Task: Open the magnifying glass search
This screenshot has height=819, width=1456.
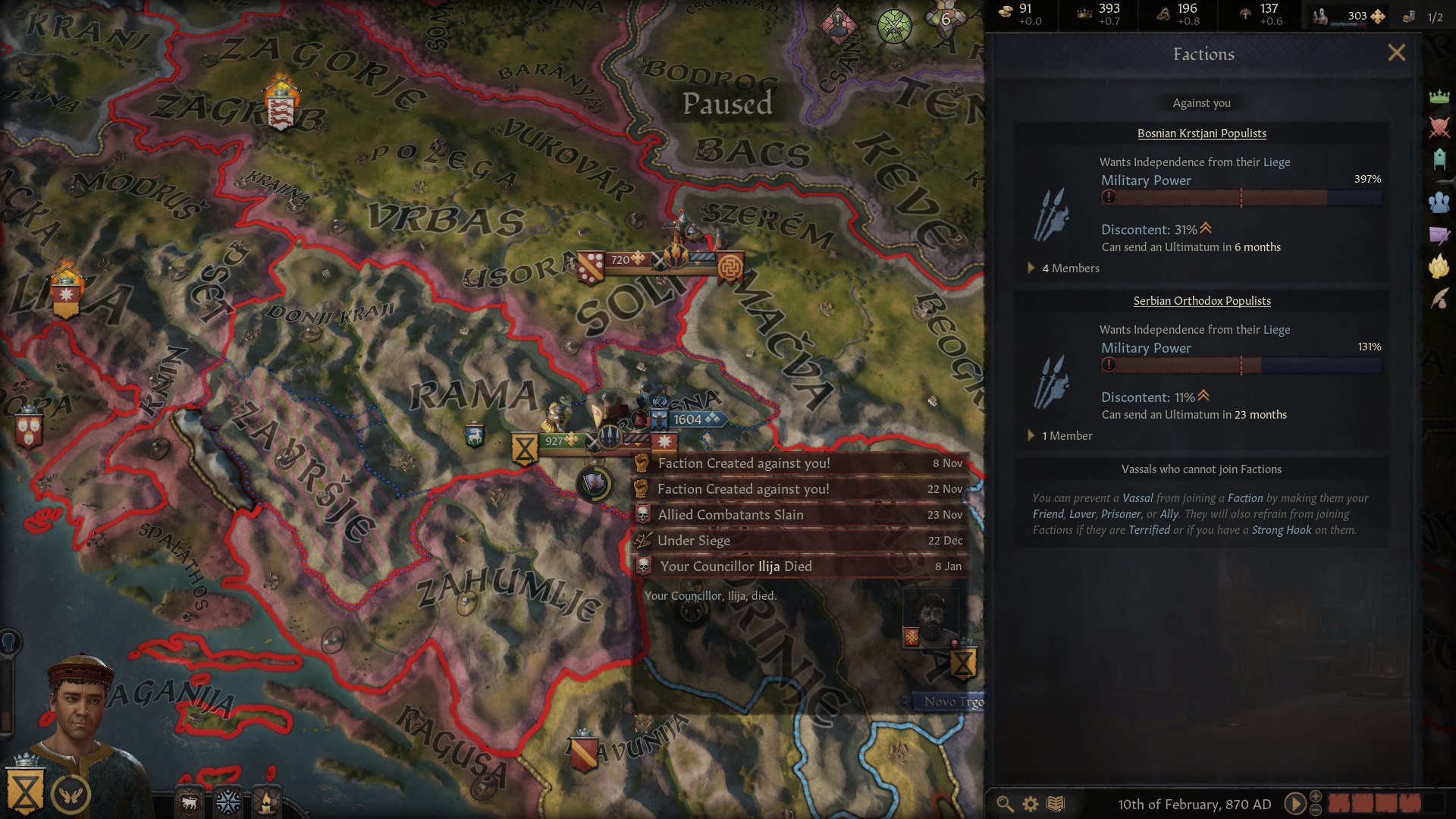Action: coord(1005,804)
